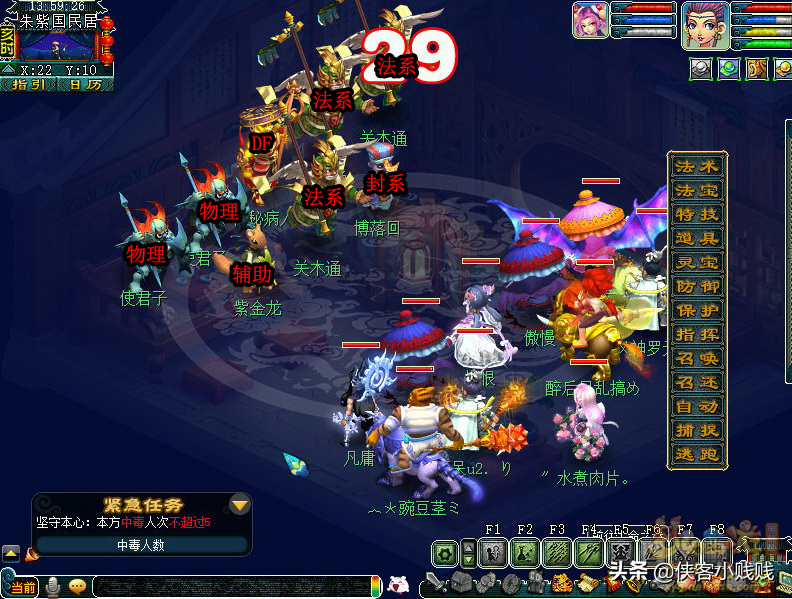This screenshot has height=599, width=792.
Task: Use the F1 hotbar skill slot
Action: pos(493,551)
